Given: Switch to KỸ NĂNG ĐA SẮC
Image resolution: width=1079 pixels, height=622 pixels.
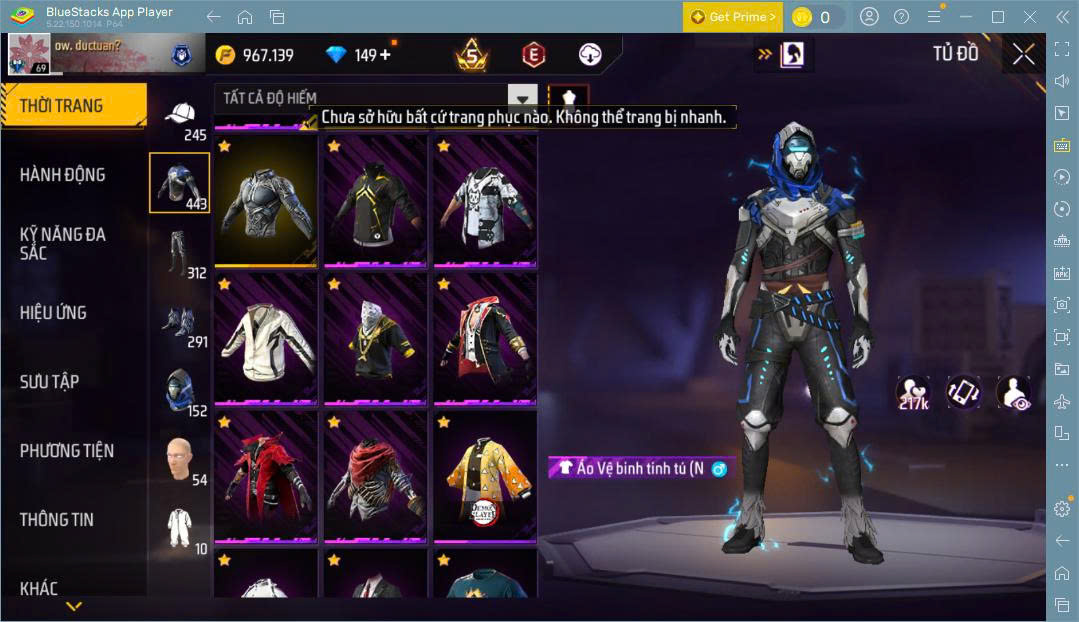Looking at the screenshot, I should [x=63, y=243].
